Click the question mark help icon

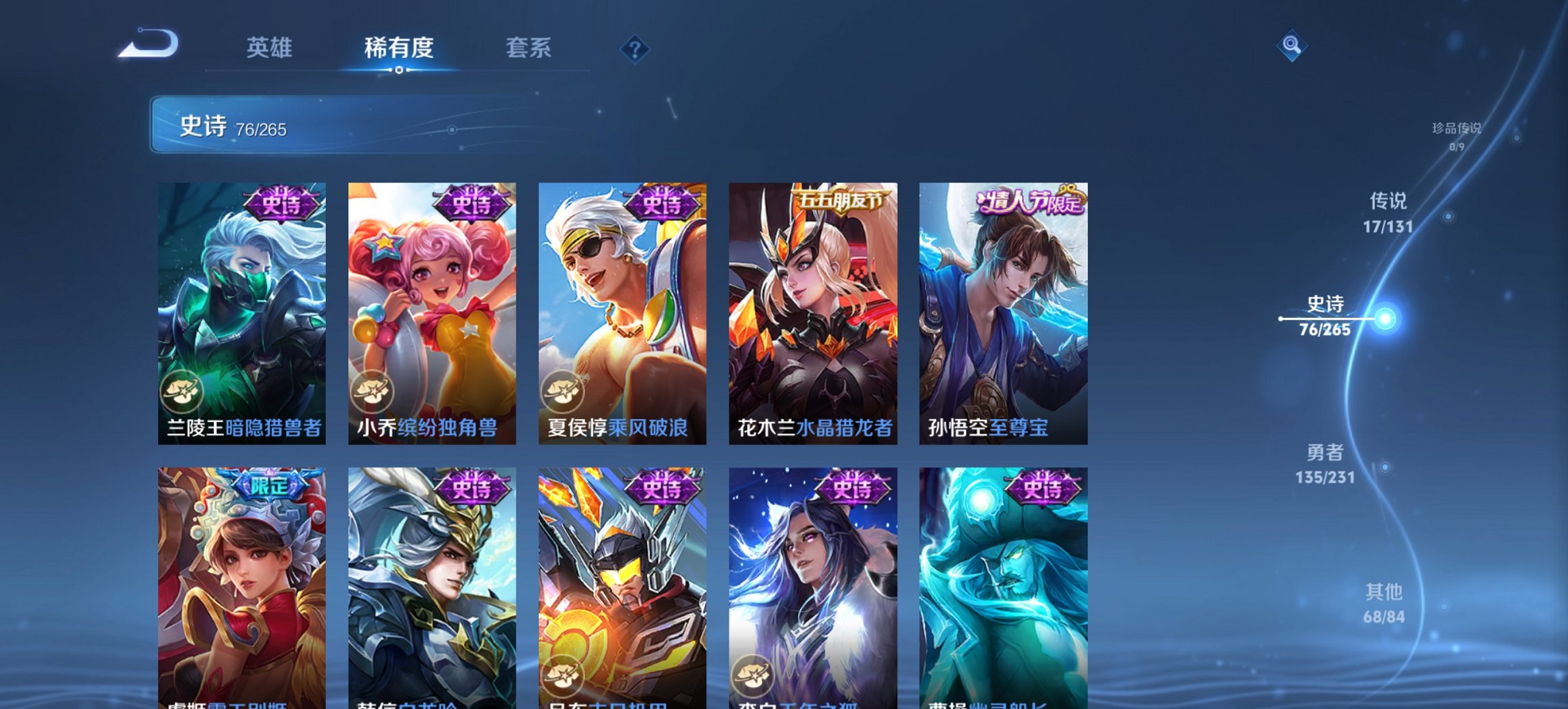pos(634,49)
